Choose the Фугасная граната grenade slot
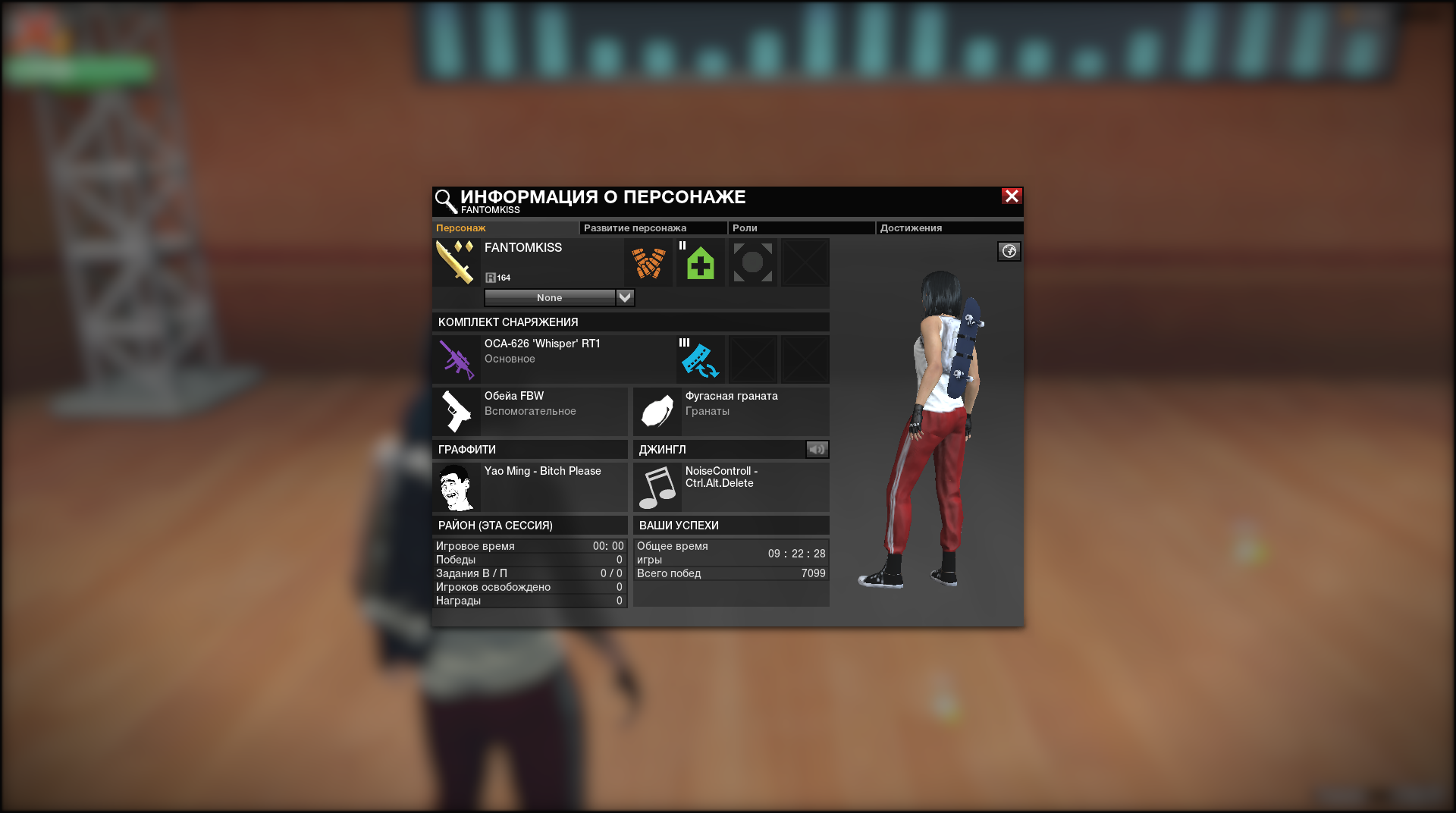 (x=730, y=411)
